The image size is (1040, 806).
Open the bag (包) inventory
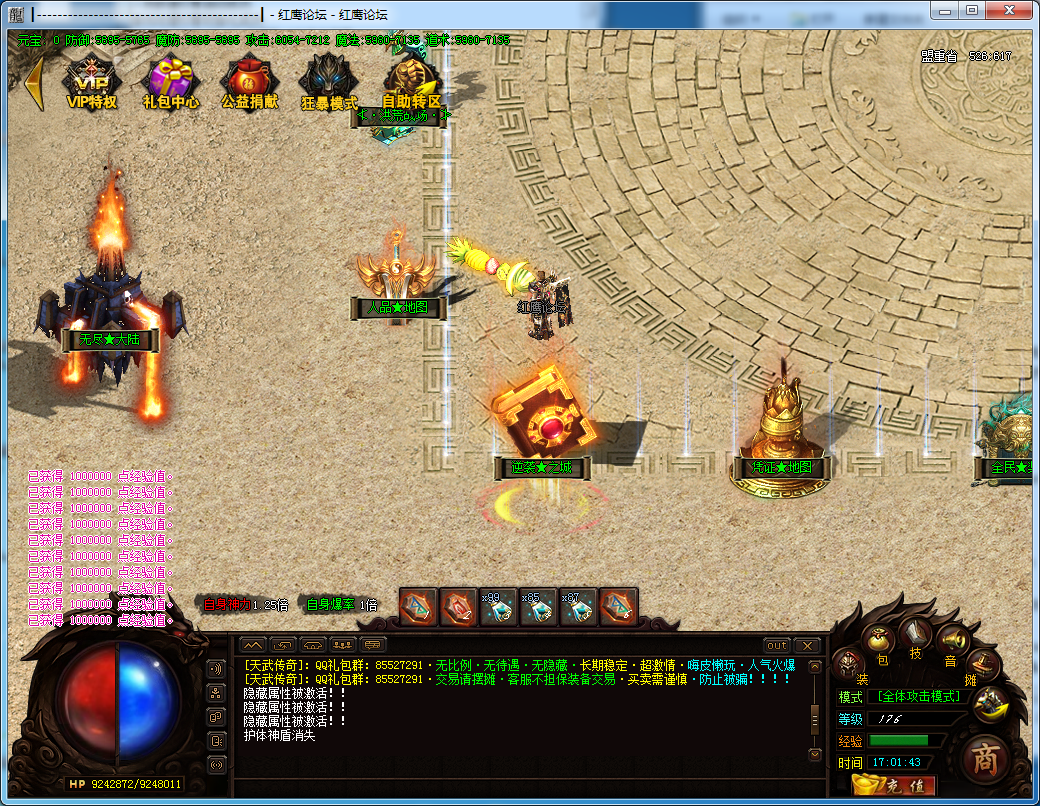tap(880, 640)
